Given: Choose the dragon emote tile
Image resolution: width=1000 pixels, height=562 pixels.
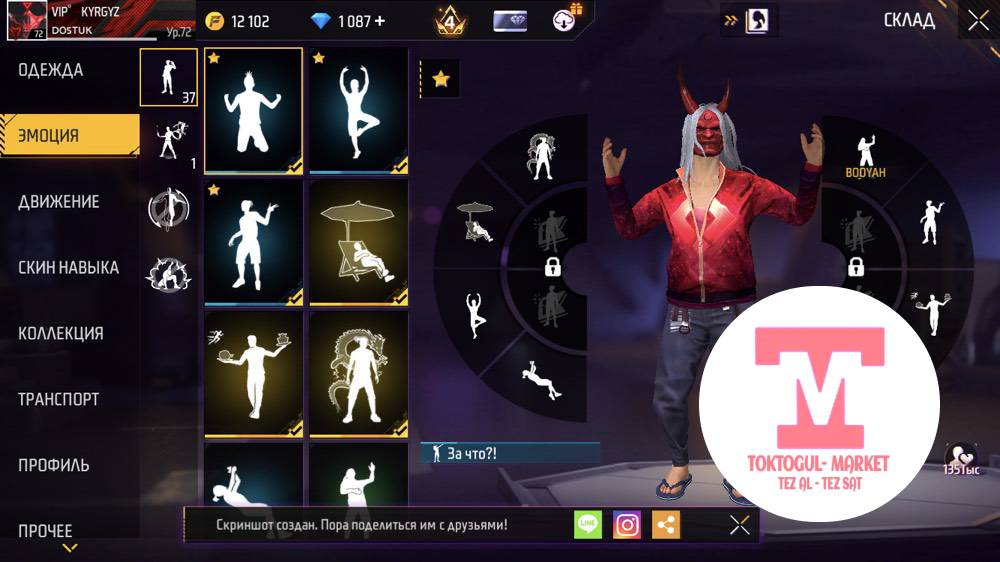Looking at the screenshot, I should 358,374.
